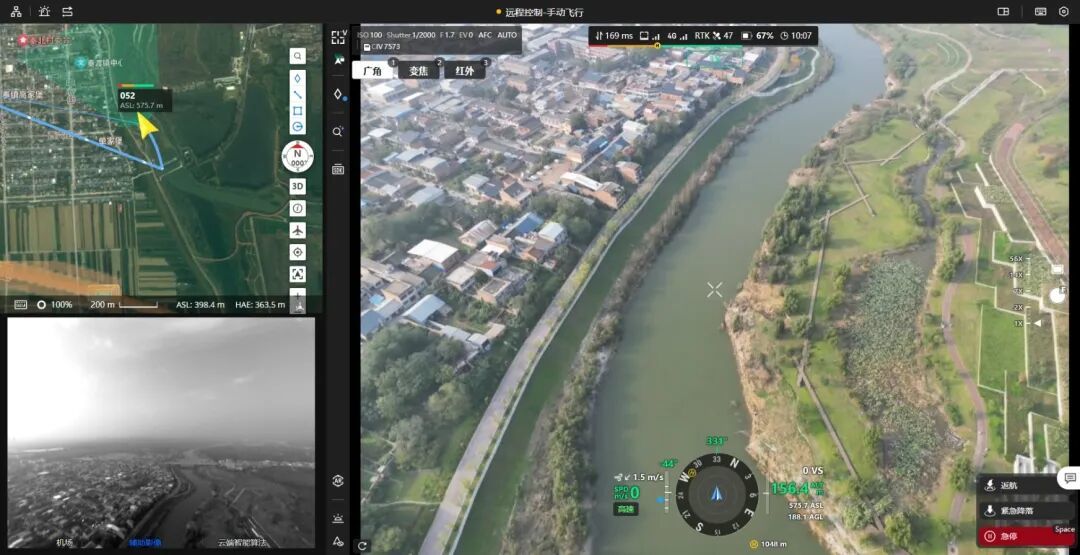
Task: Switch to the 红外 infrared camera tab
Action: [464, 71]
